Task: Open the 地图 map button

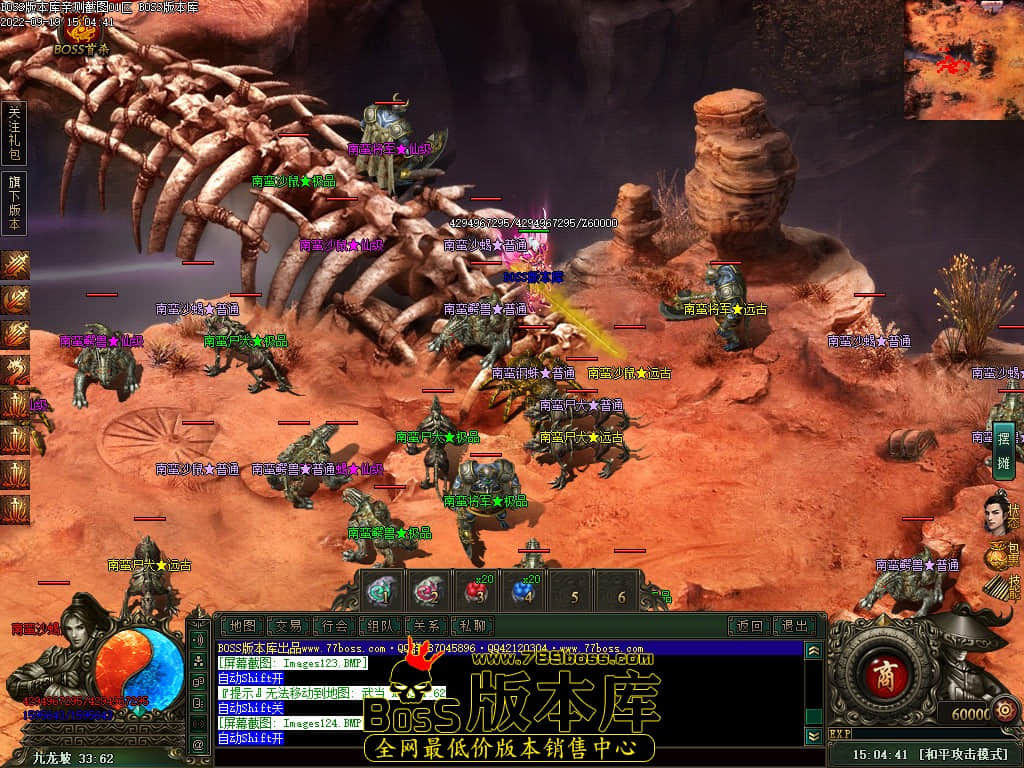Action: point(242,626)
